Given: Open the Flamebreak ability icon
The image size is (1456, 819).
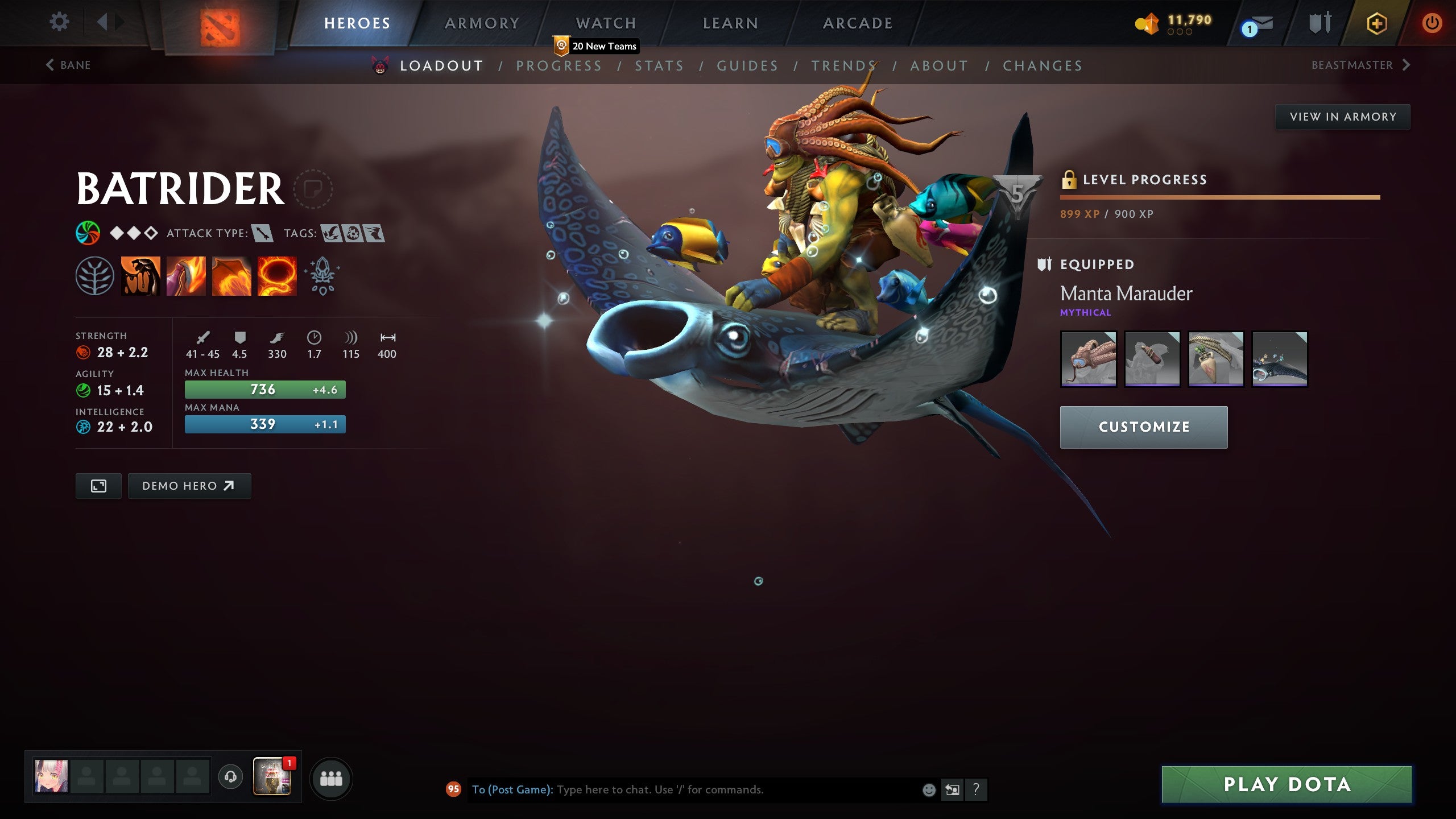Looking at the screenshot, I should point(186,276).
